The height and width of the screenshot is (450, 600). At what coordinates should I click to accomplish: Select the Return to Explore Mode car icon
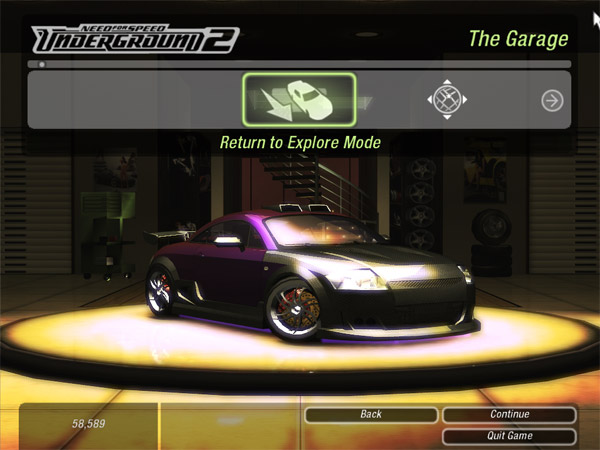(299, 100)
